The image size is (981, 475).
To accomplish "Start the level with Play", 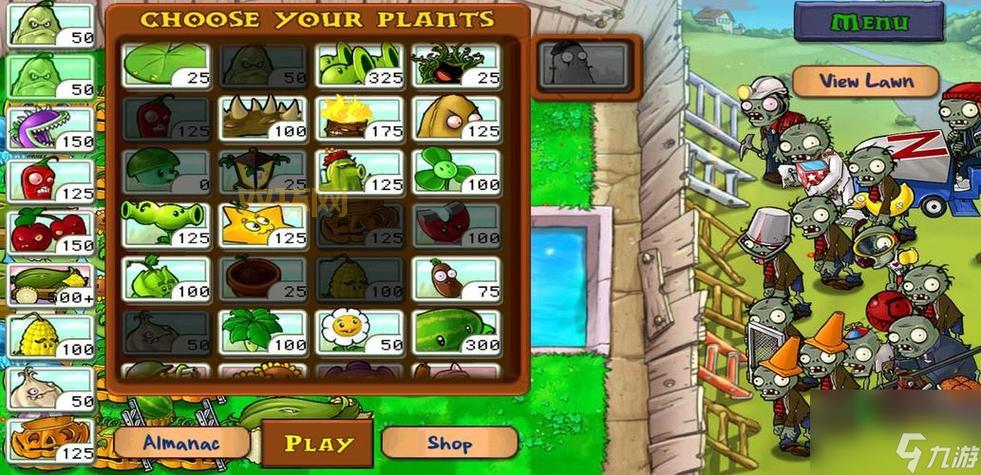I will (318, 443).
